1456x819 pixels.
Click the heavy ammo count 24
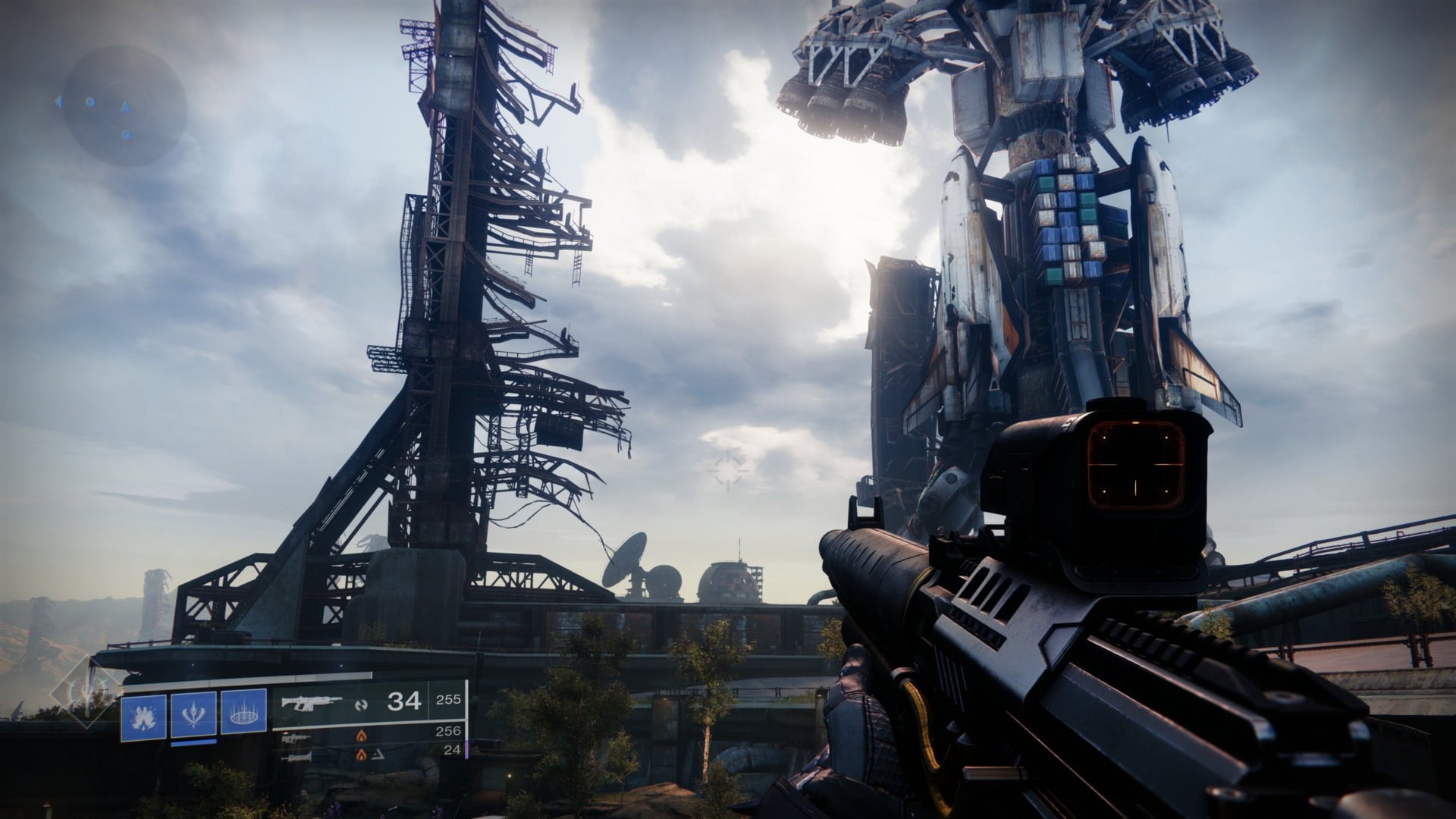coord(453,751)
